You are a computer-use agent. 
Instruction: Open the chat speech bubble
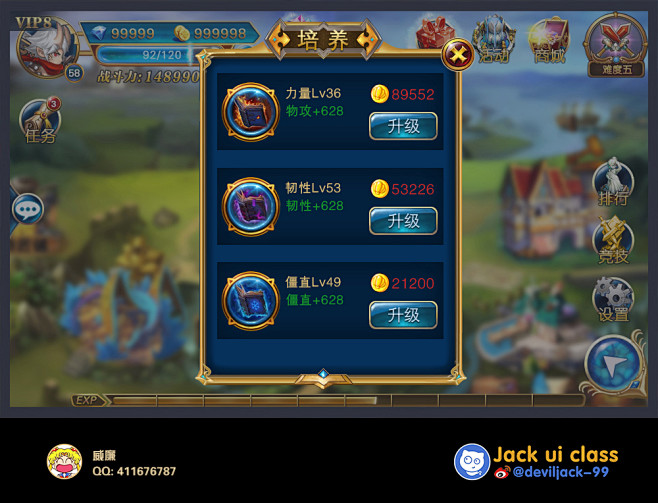click(x=27, y=209)
